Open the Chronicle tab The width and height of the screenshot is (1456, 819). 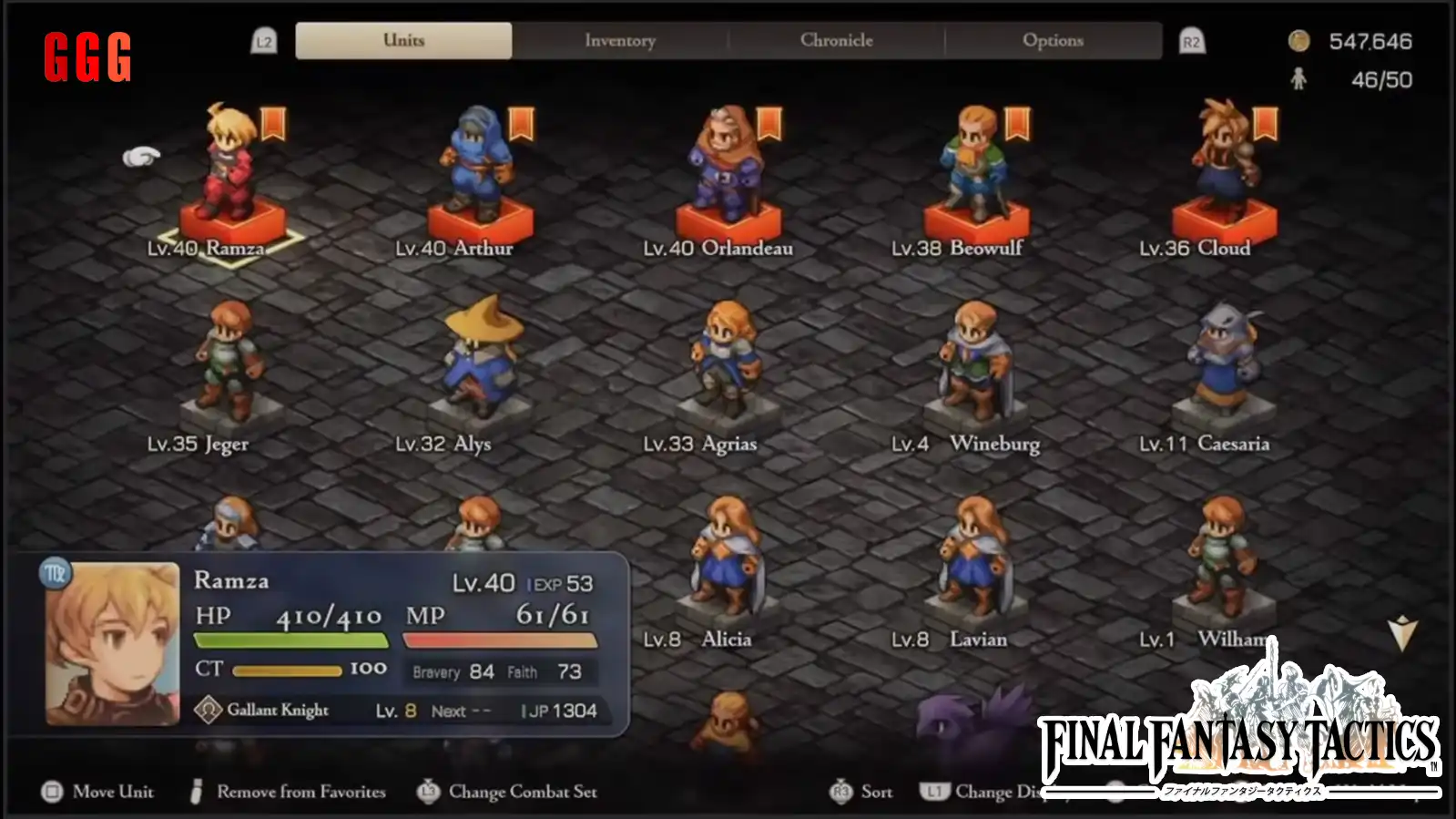836,41
